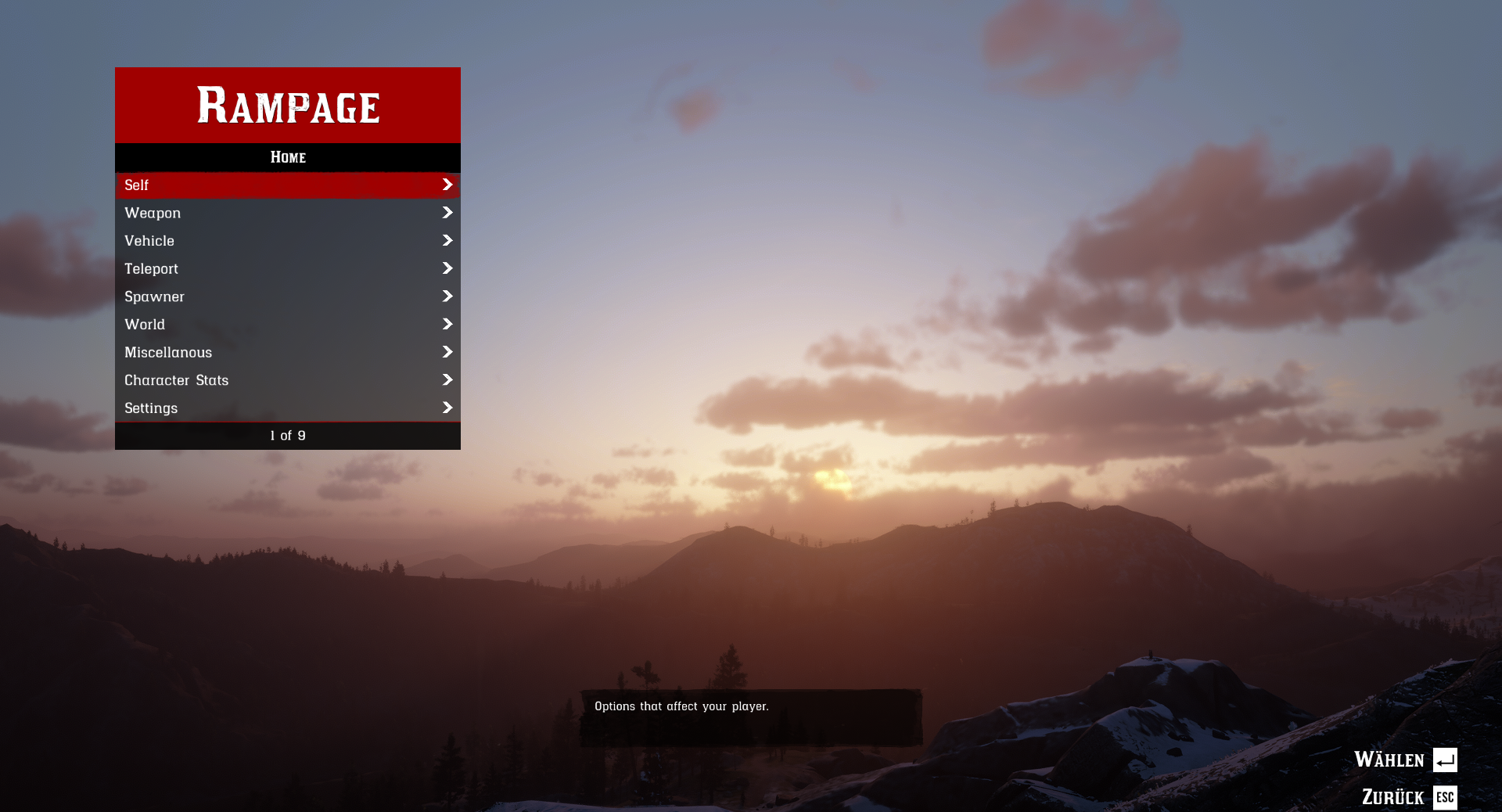Open the Rampage Settings entry
The height and width of the screenshot is (812, 1502).
(x=287, y=408)
